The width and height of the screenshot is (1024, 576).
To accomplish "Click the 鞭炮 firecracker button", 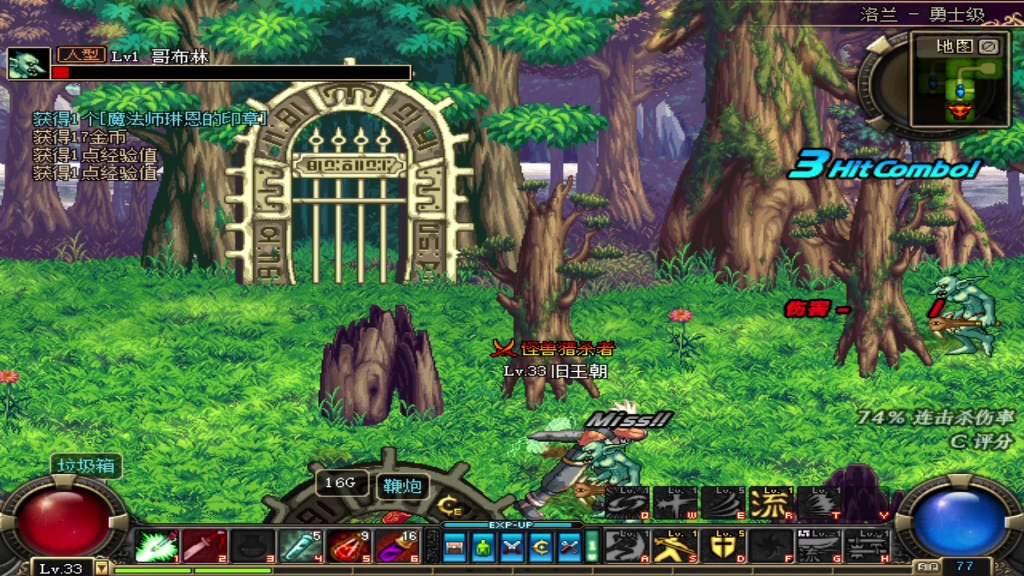I will click(404, 487).
